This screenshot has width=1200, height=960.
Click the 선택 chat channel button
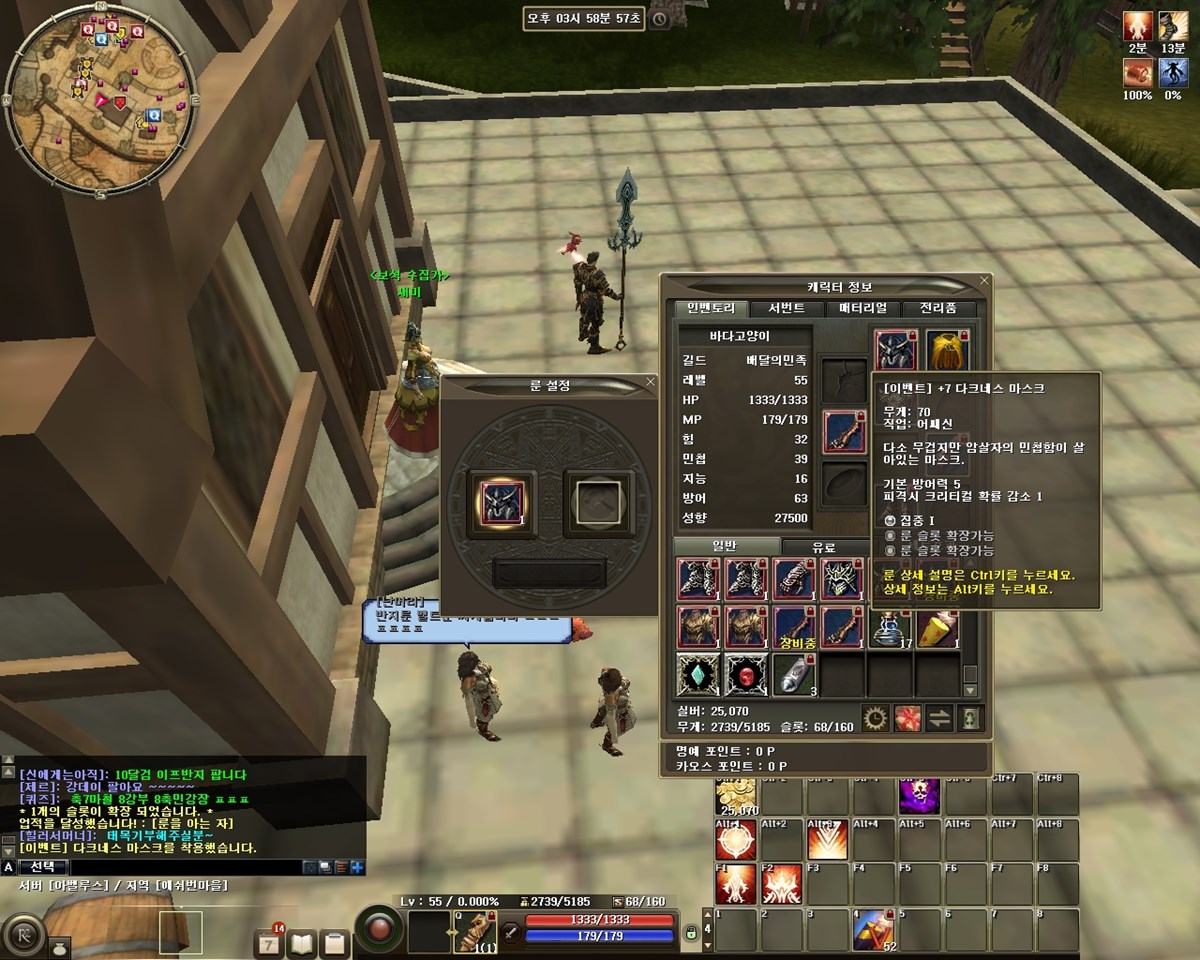coord(44,867)
